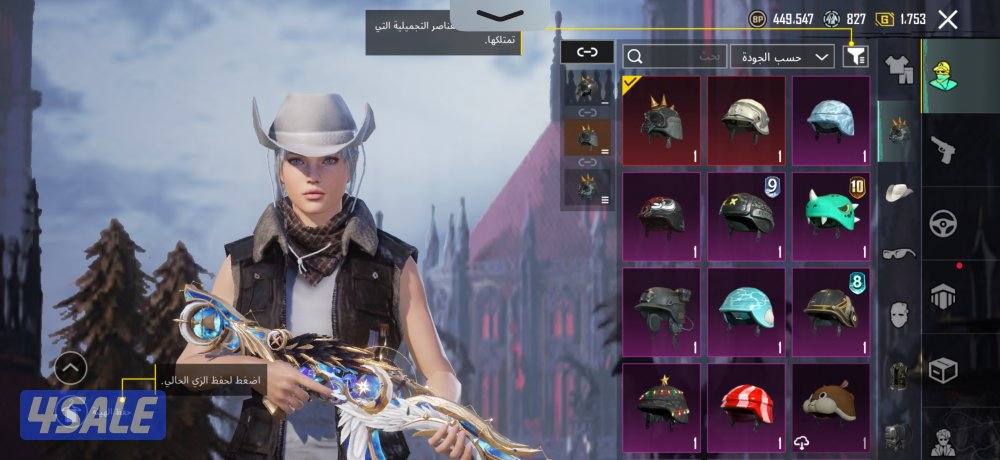Open the shirt and pants outfit subcategory
Image resolution: width=1000 pixels, height=460 pixels.
pos(898,70)
